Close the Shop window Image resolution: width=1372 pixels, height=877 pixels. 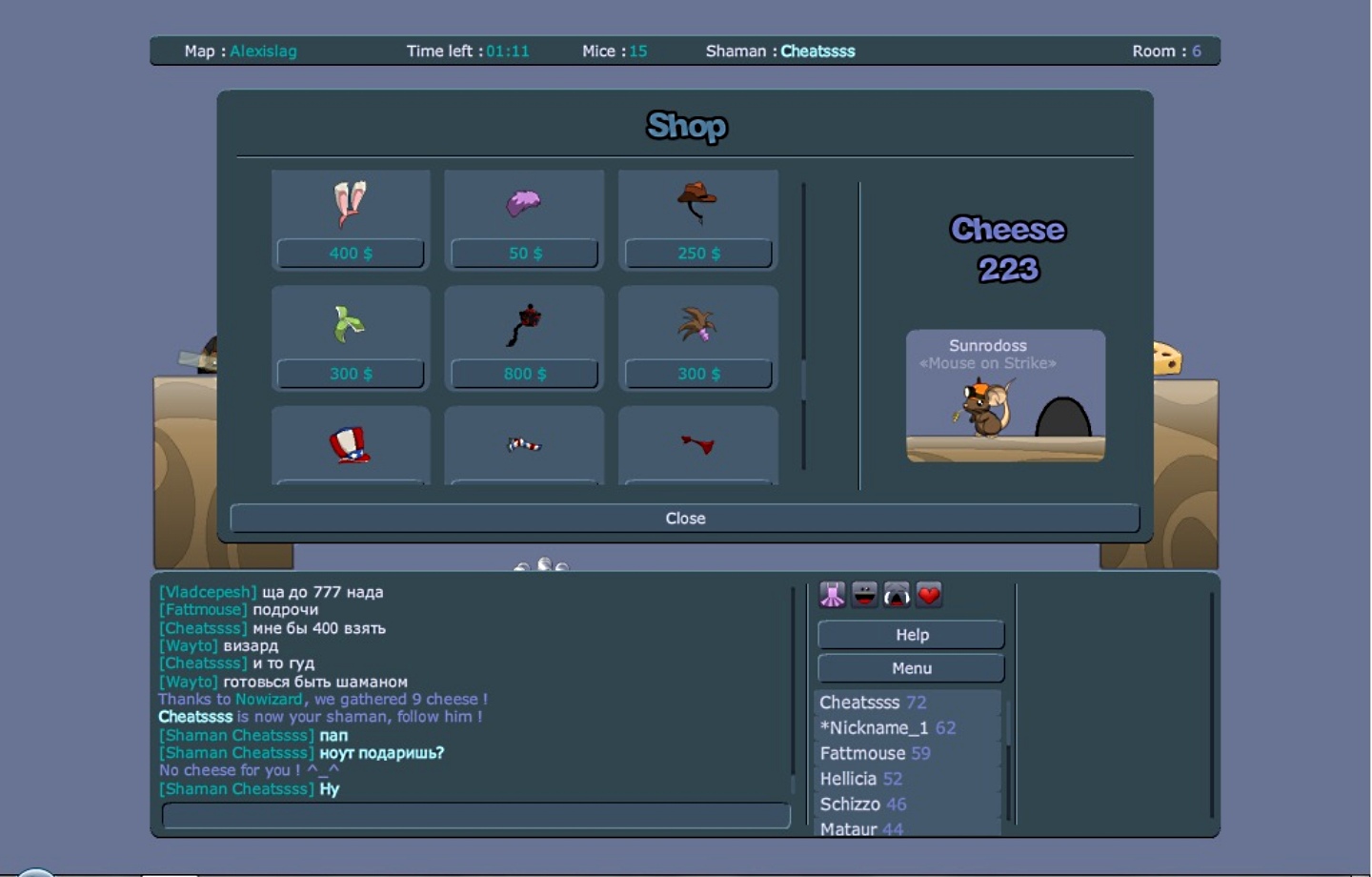[x=684, y=518]
